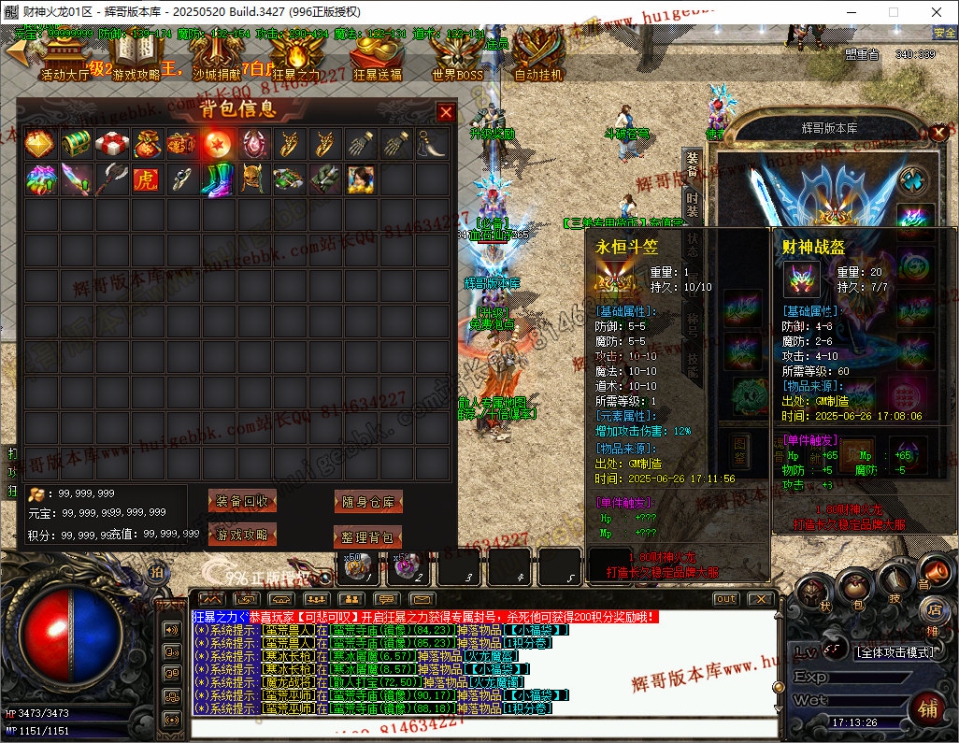
Task: Select the red dragon ball orb item
Action: (x=217, y=144)
